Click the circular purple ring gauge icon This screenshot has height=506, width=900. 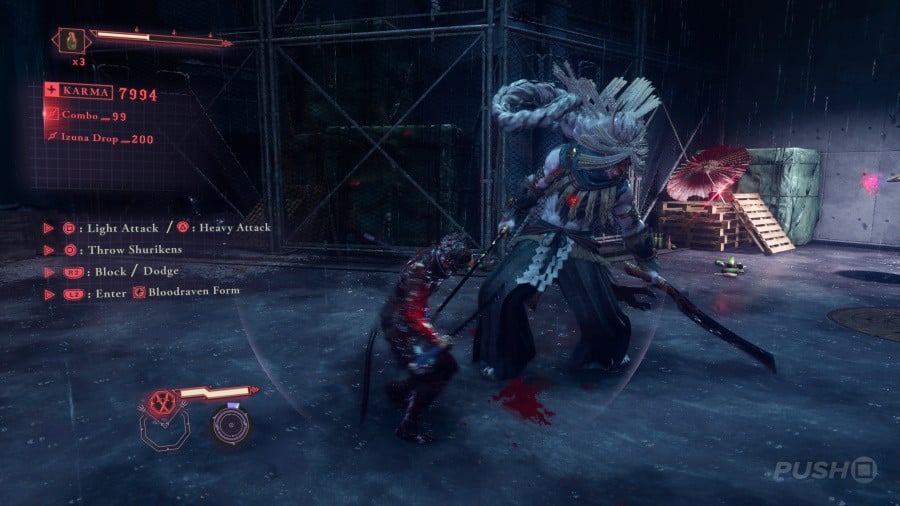pyautogui.click(x=230, y=425)
